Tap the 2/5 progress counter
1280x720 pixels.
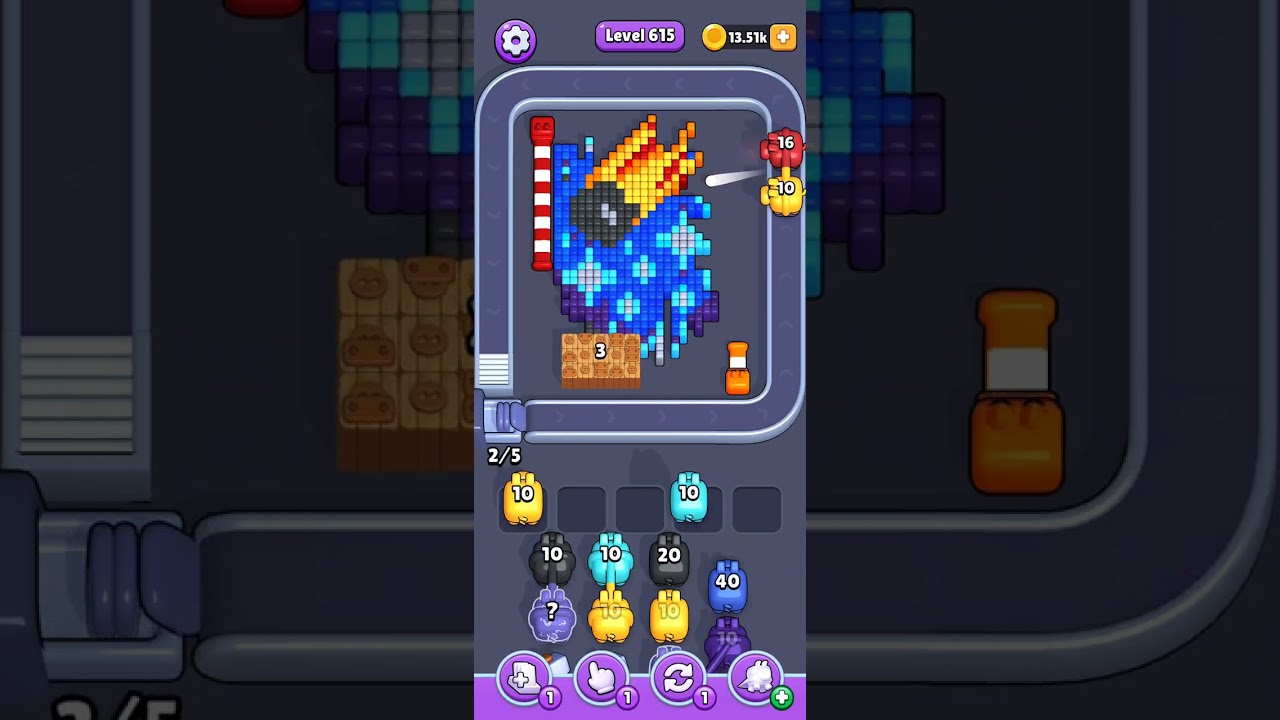click(502, 456)
